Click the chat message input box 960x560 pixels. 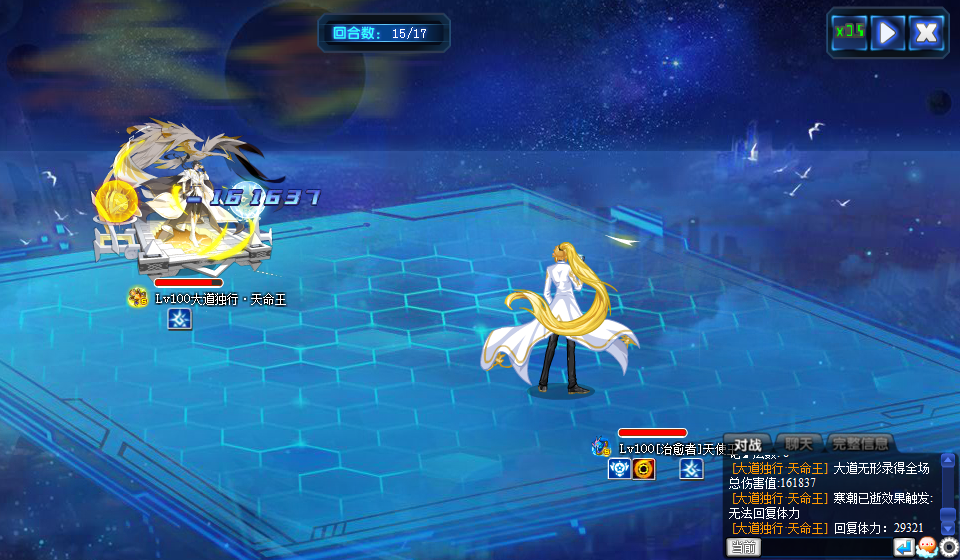(826, 547)
